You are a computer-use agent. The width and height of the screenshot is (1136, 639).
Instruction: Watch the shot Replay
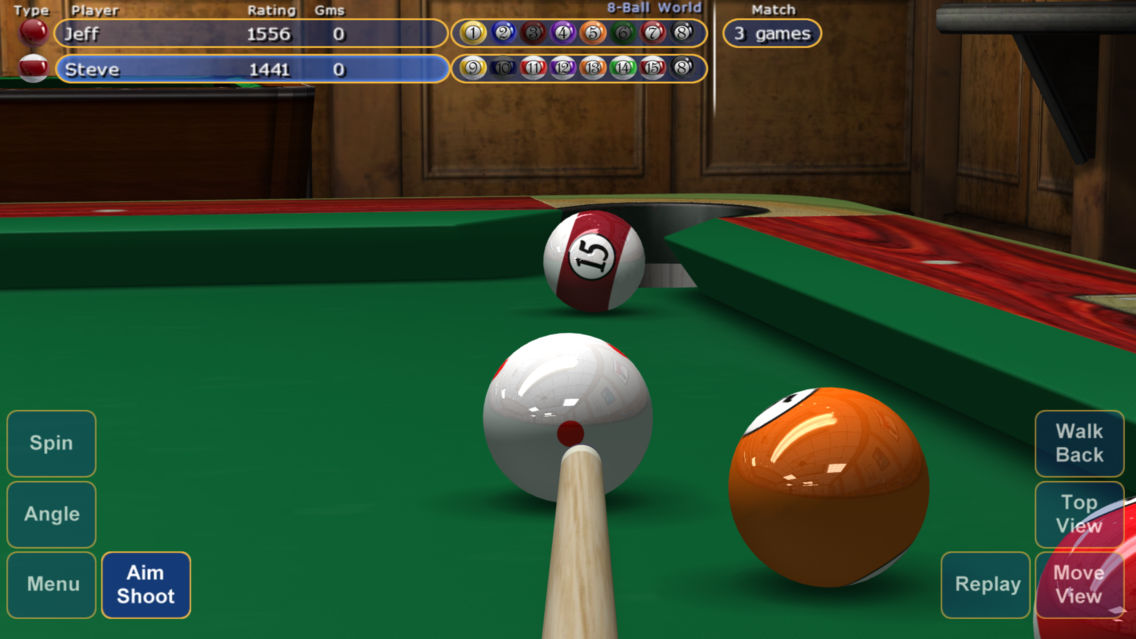point(986,584)
